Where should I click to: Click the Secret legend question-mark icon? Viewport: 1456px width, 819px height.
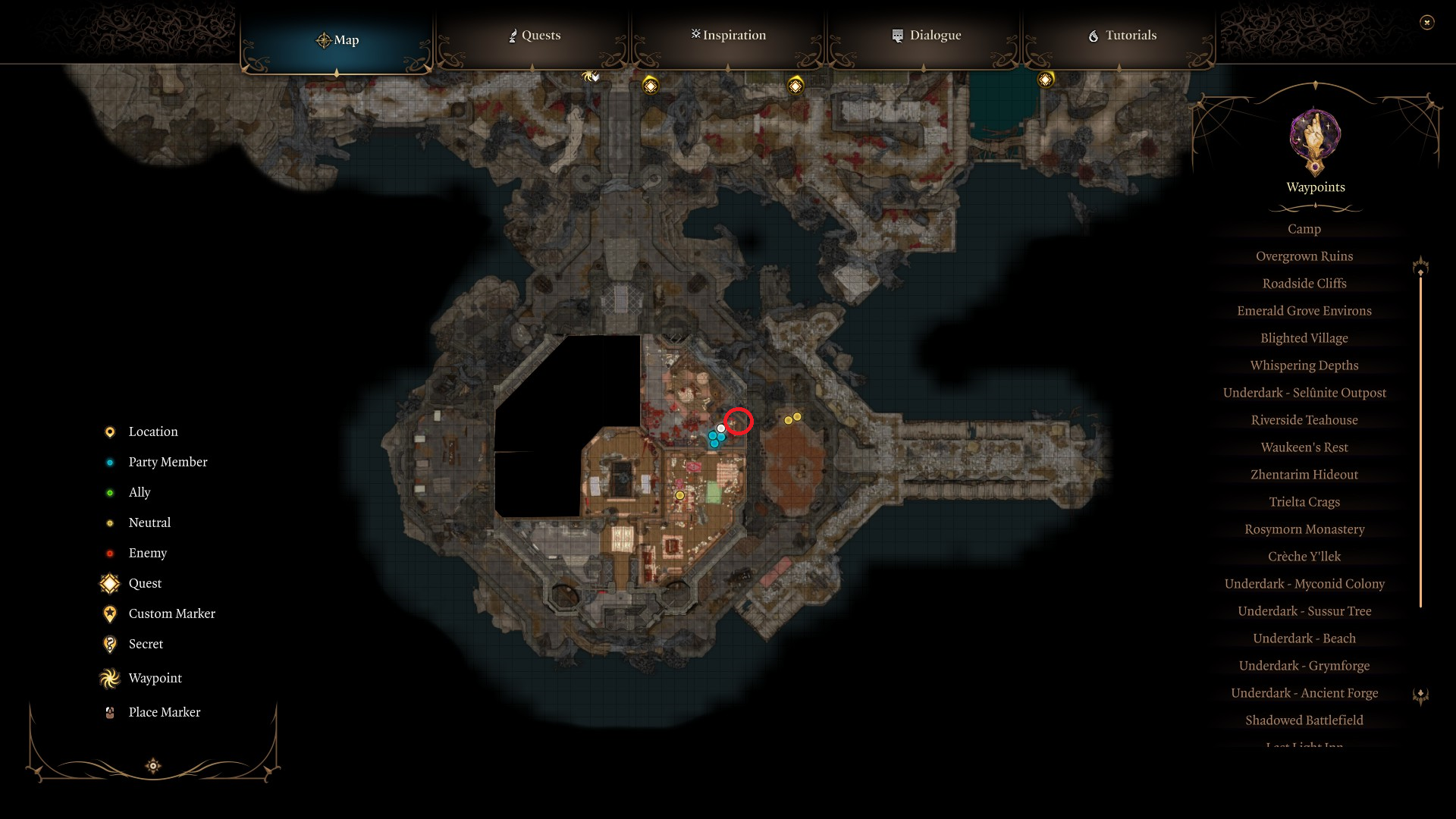click(109, 644)
